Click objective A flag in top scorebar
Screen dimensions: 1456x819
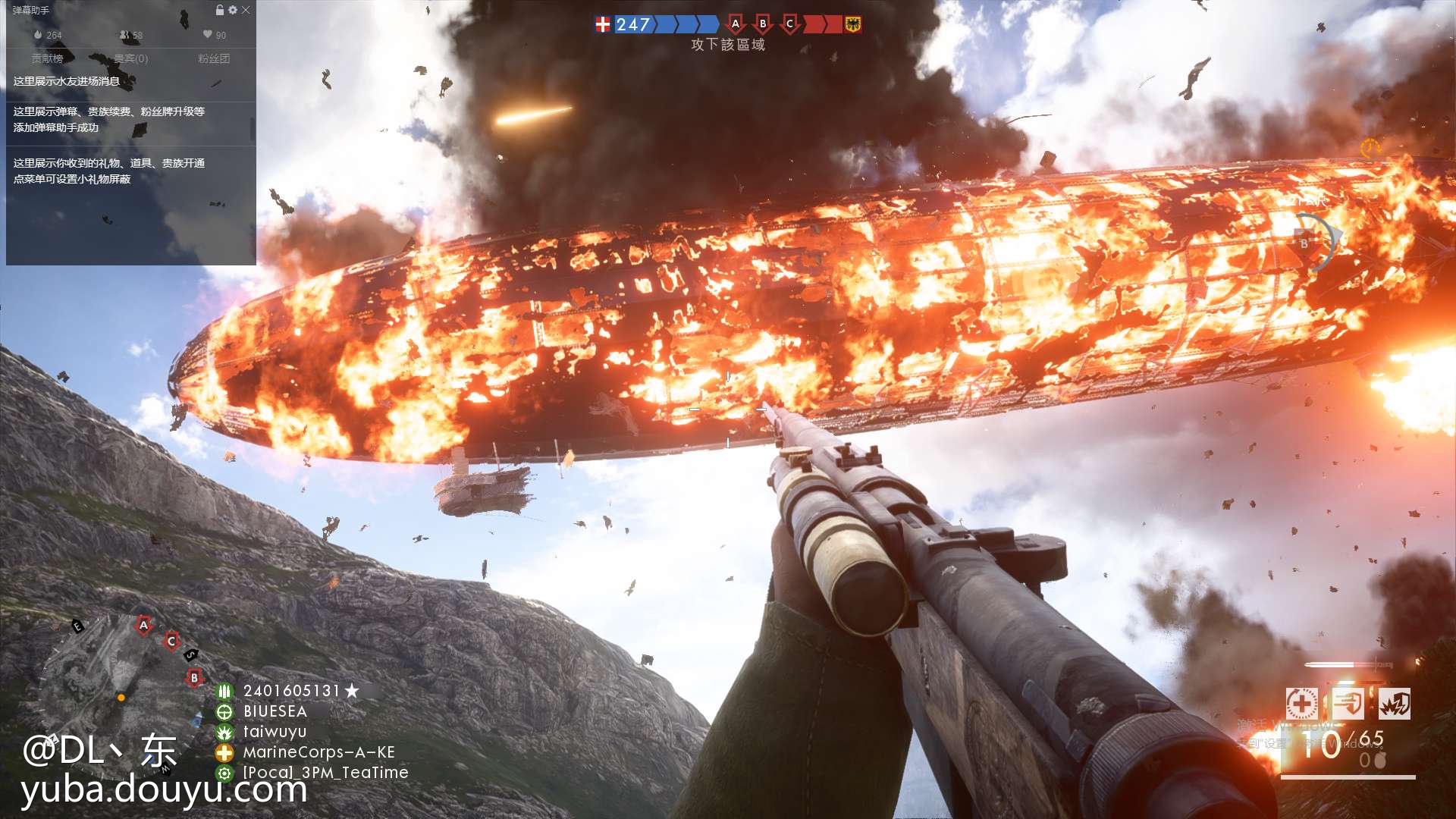pos(735,24)
